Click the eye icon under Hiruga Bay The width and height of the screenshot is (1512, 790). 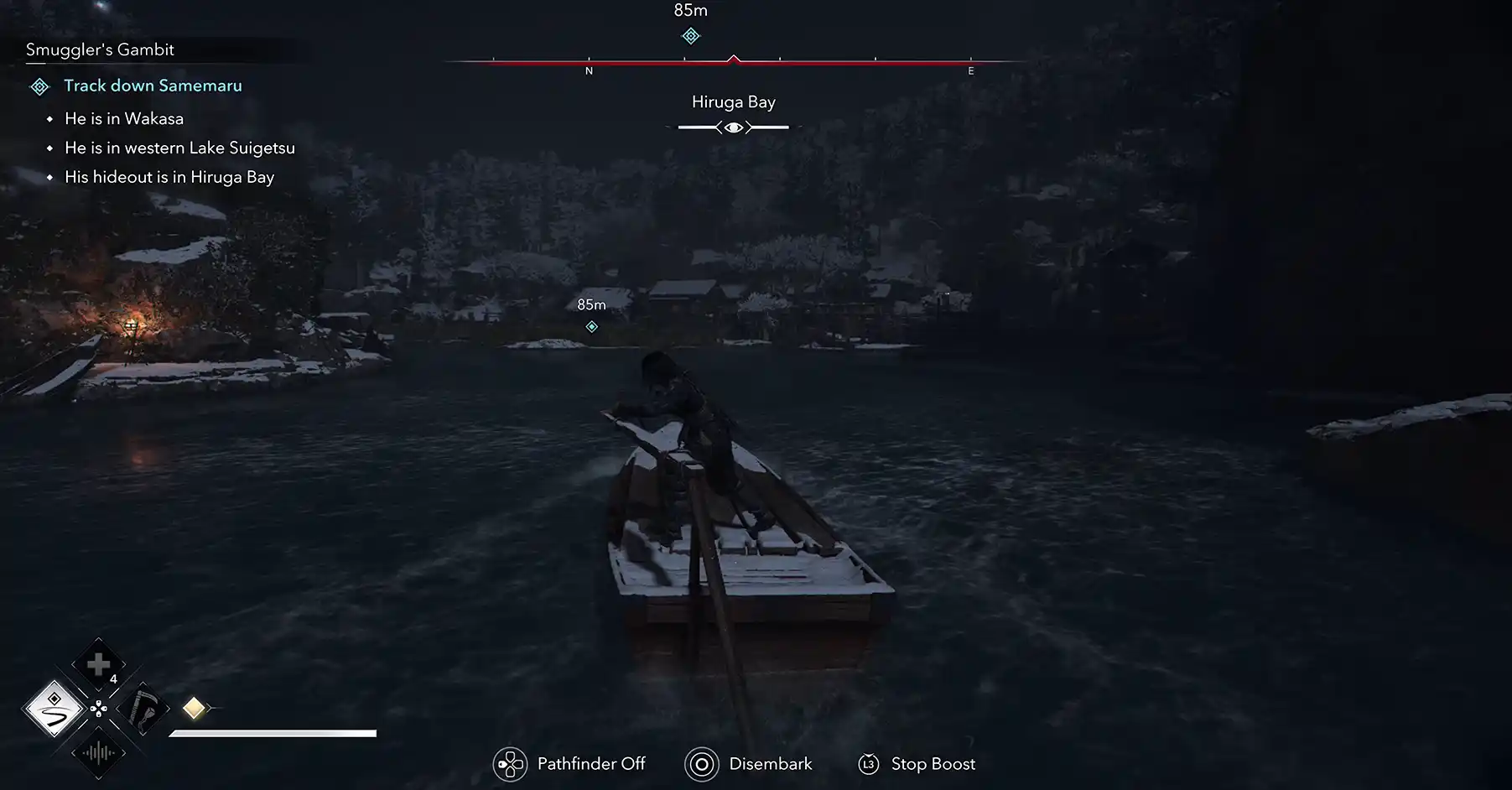coord(733,127)
